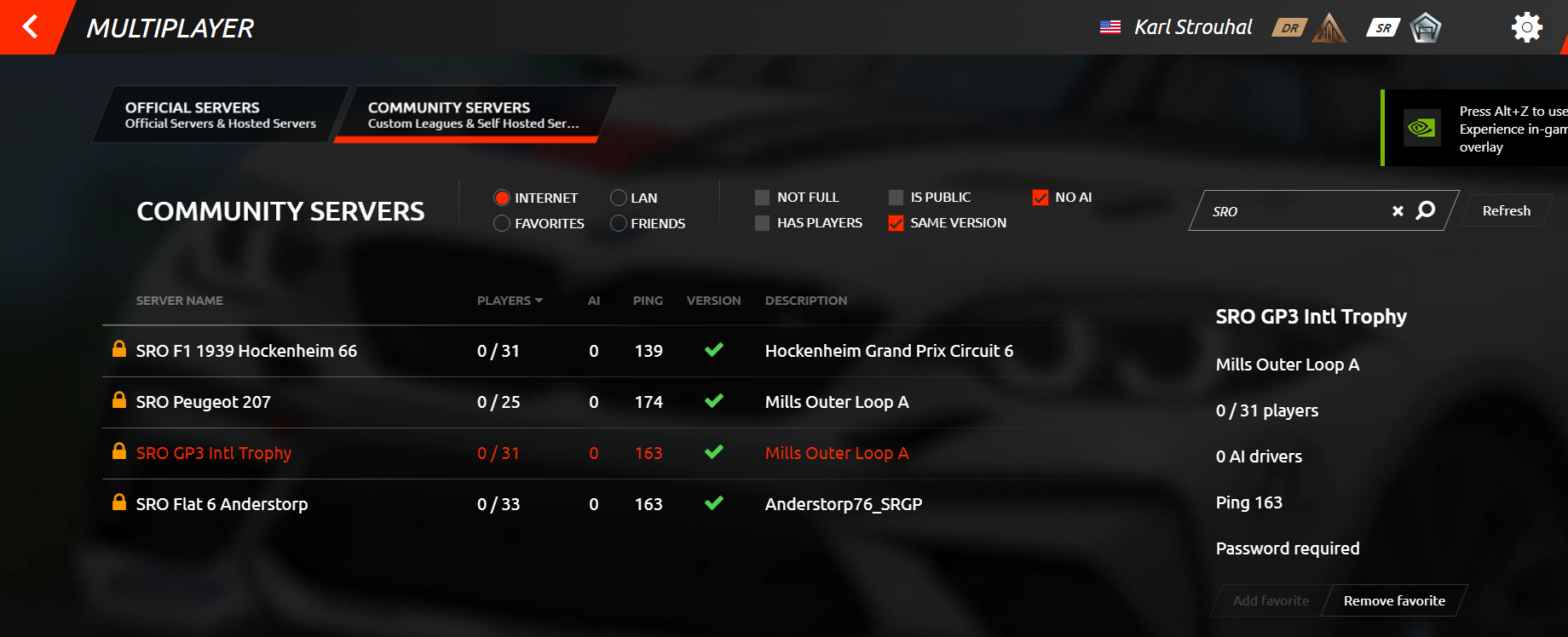Filter servers by Favorites
1568x637 pixels.
[502, 223]
